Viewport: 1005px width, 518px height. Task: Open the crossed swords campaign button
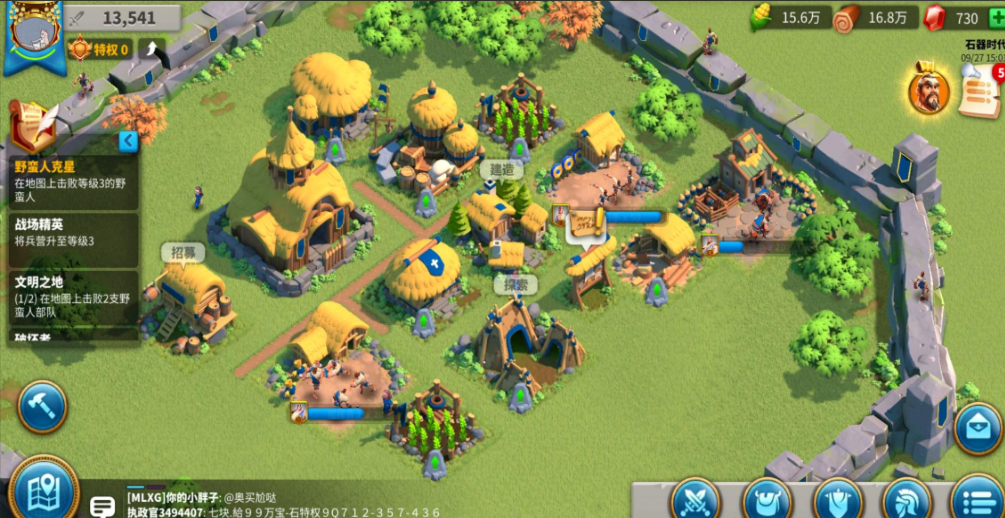pos(695,499)
